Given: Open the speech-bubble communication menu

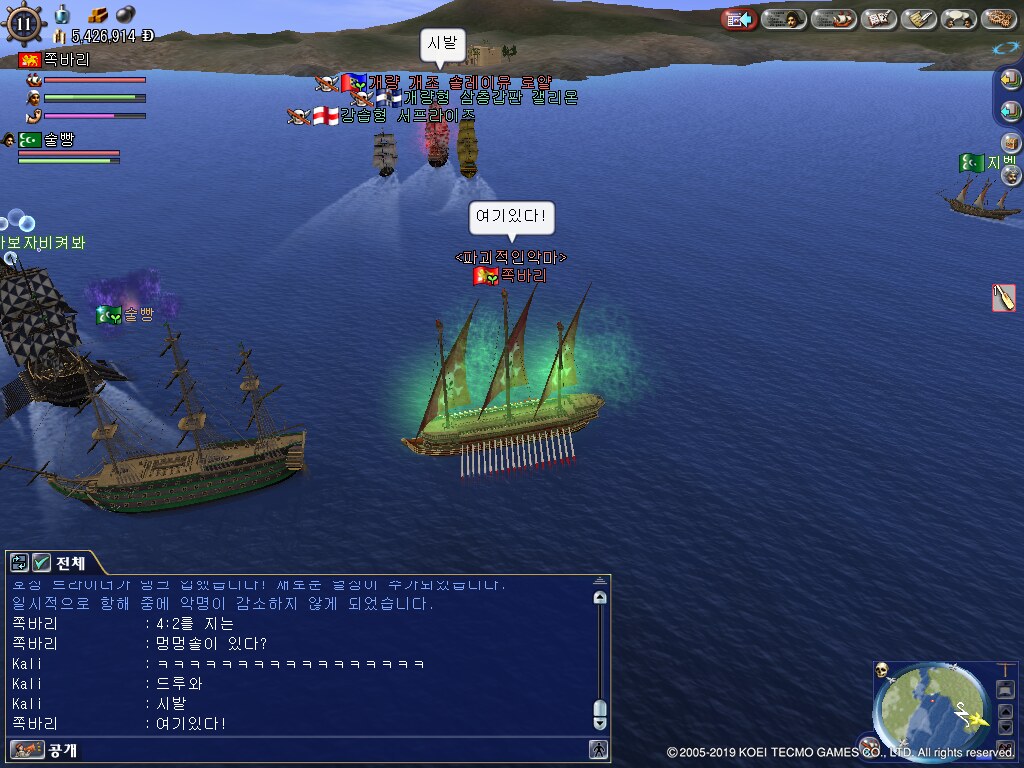Looking at the screenshot, I should point(958,19).
